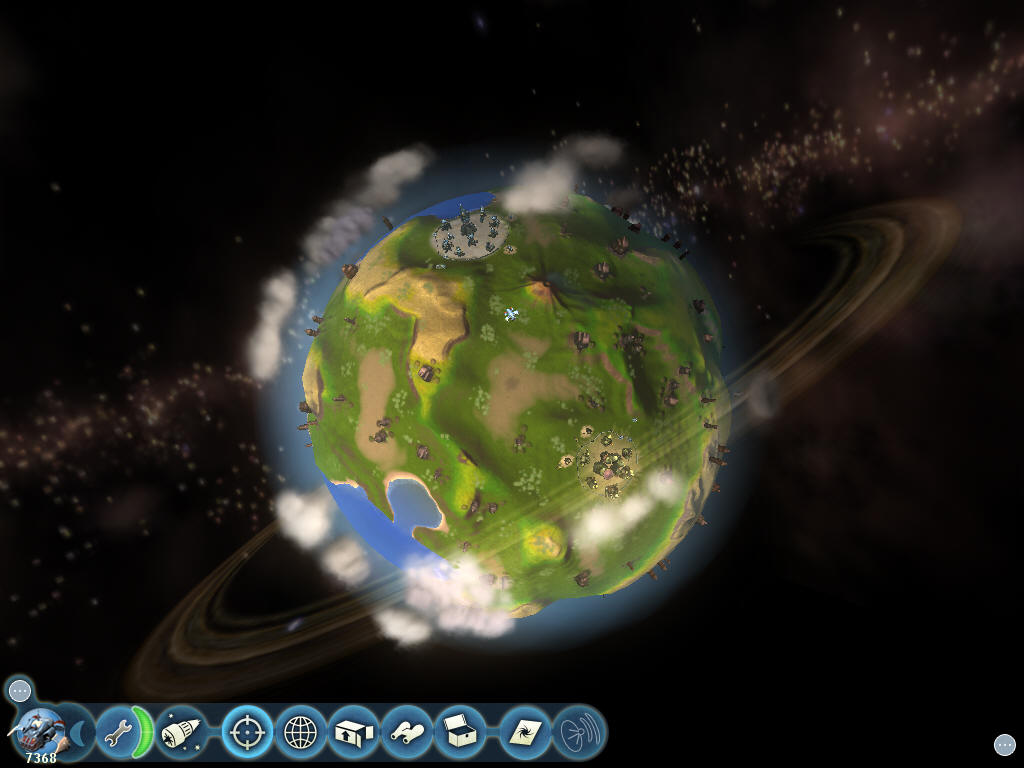Open the wireframe globe tools
The image size is (1024, 768).
(x=300, y=733)
